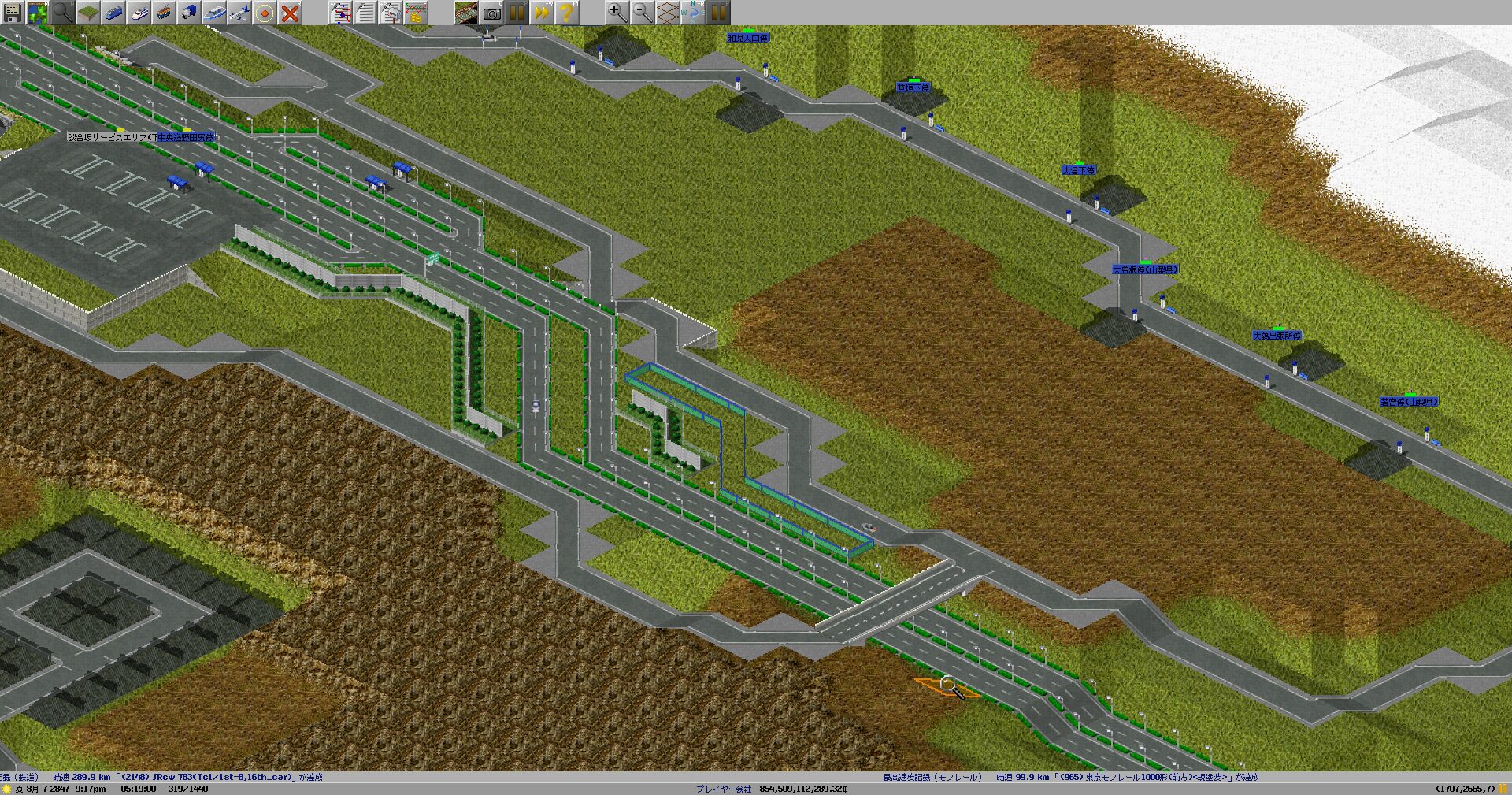
Task: Open the tram construction tools
Action: [x=164, y=13]
